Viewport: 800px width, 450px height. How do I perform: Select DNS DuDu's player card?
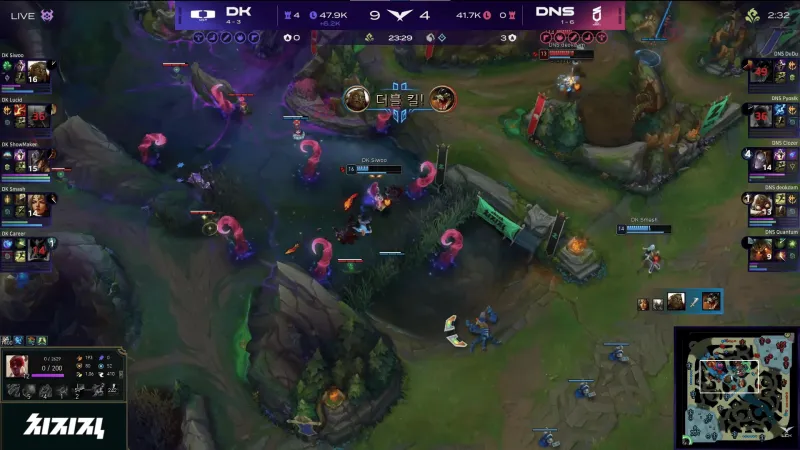(x=773, y=74)
